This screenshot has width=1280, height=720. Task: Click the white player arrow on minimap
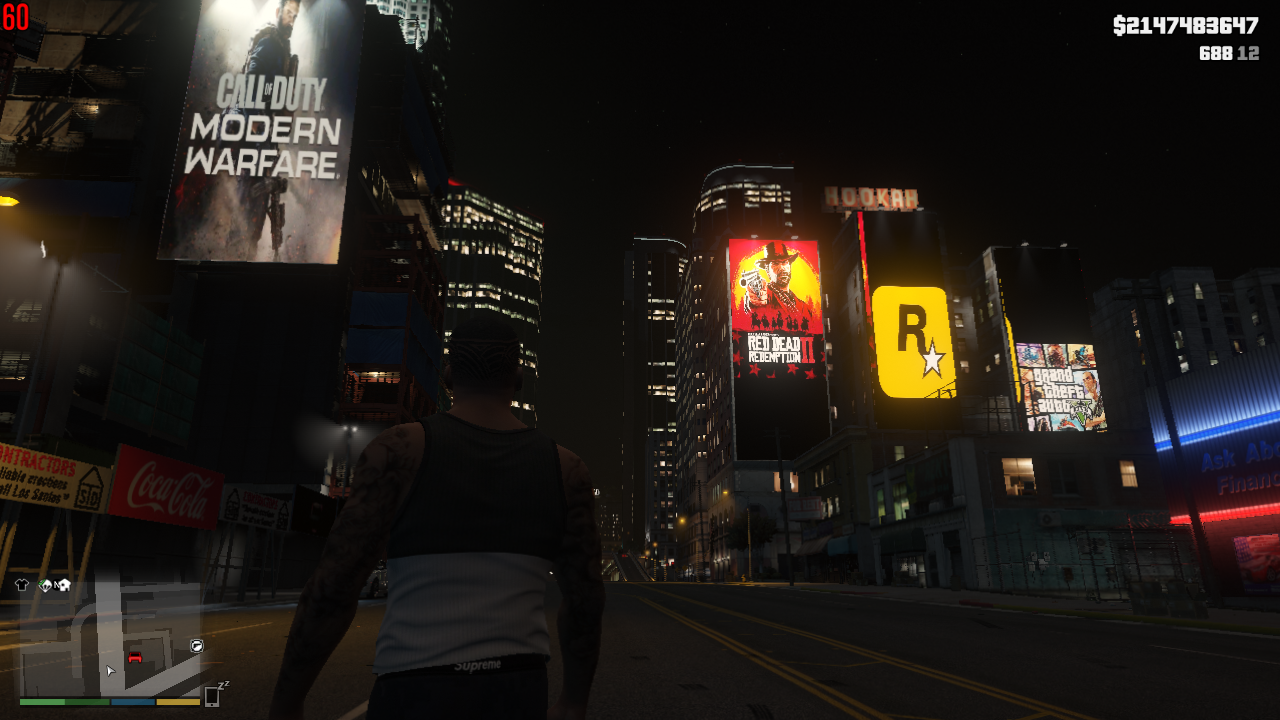click(110, 670)
